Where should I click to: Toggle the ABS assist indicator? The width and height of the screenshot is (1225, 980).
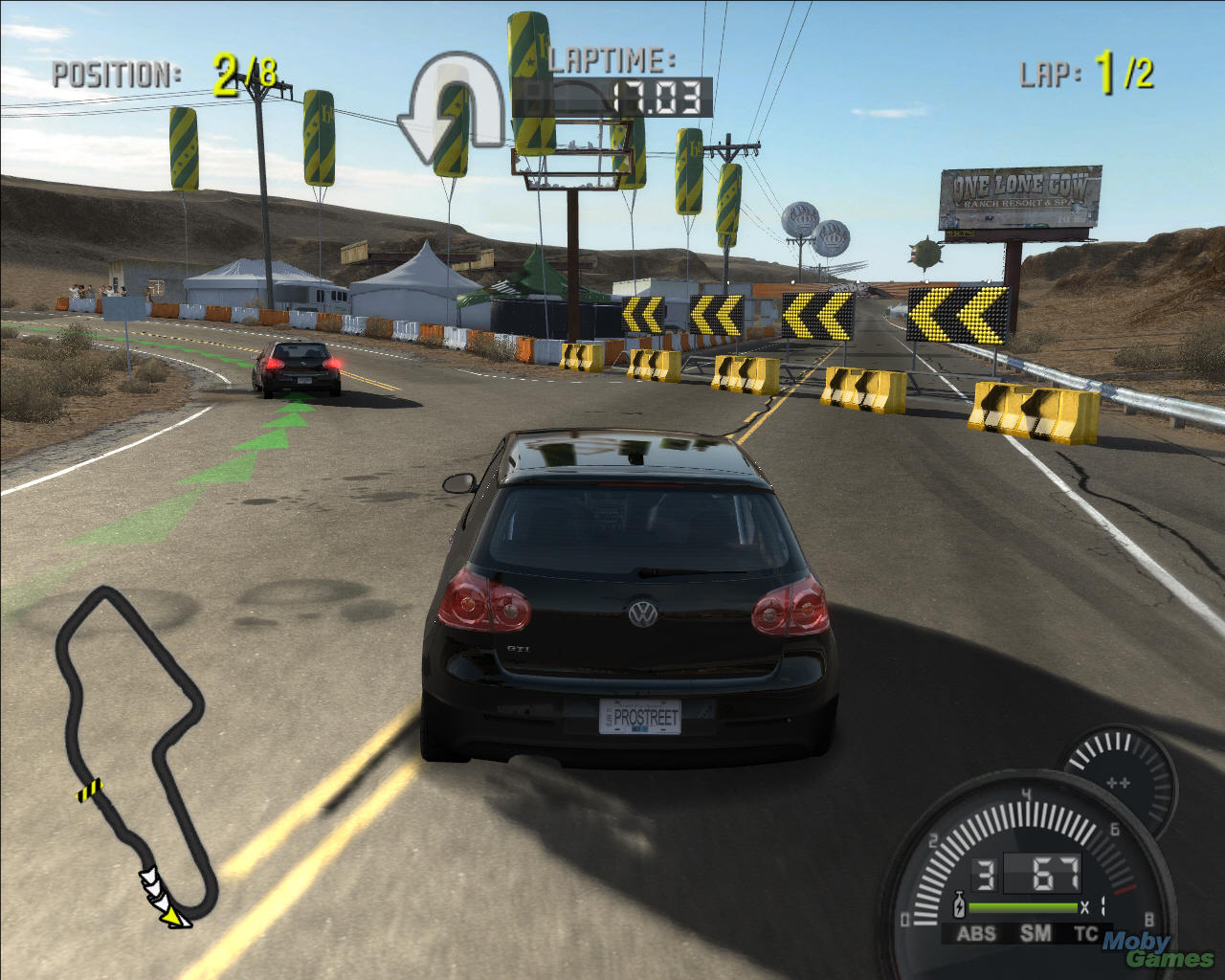pyautogui.click(x=977, y=933)
